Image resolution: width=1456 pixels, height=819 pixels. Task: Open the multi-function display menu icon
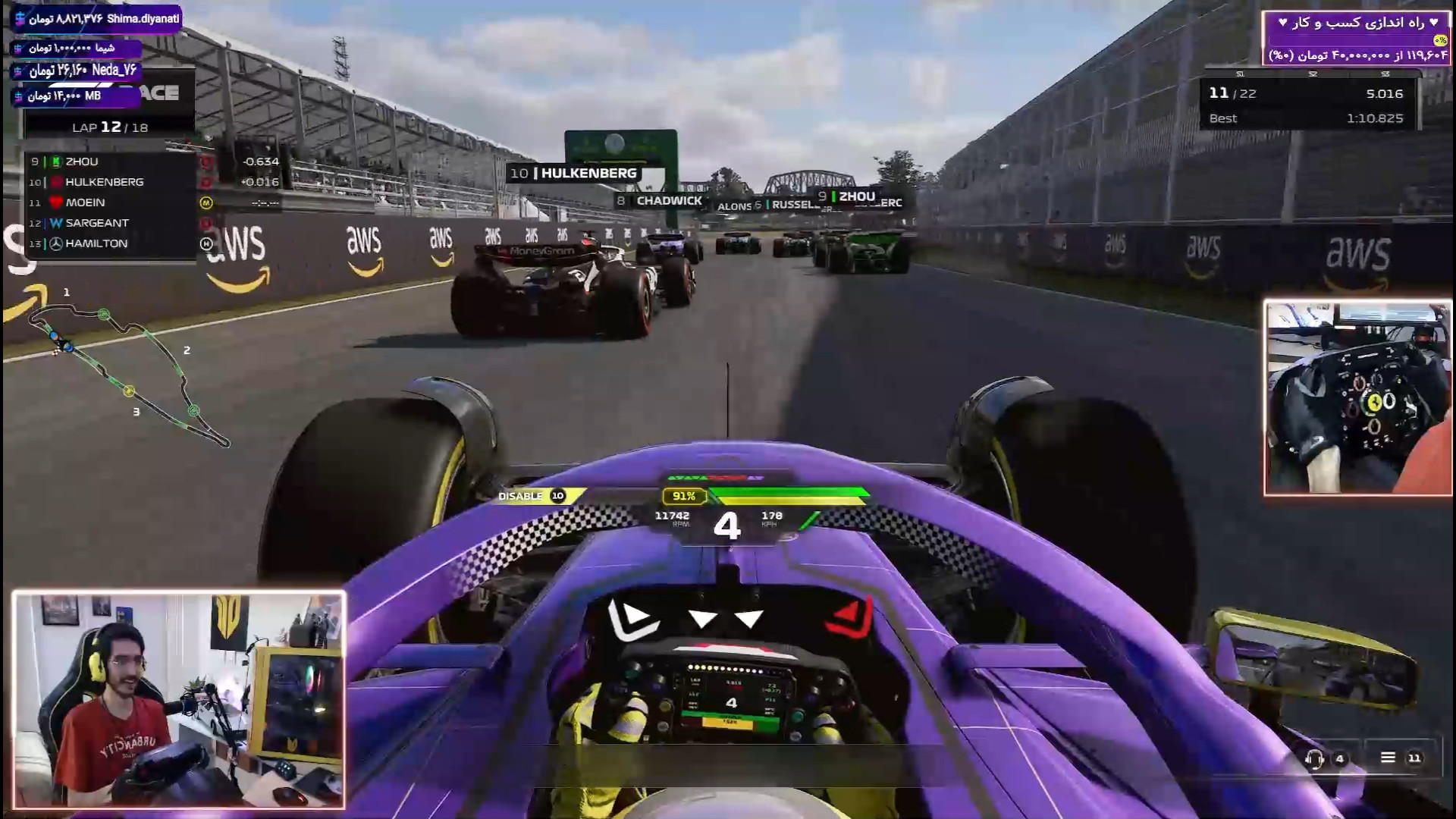(x=1388, y=758)
